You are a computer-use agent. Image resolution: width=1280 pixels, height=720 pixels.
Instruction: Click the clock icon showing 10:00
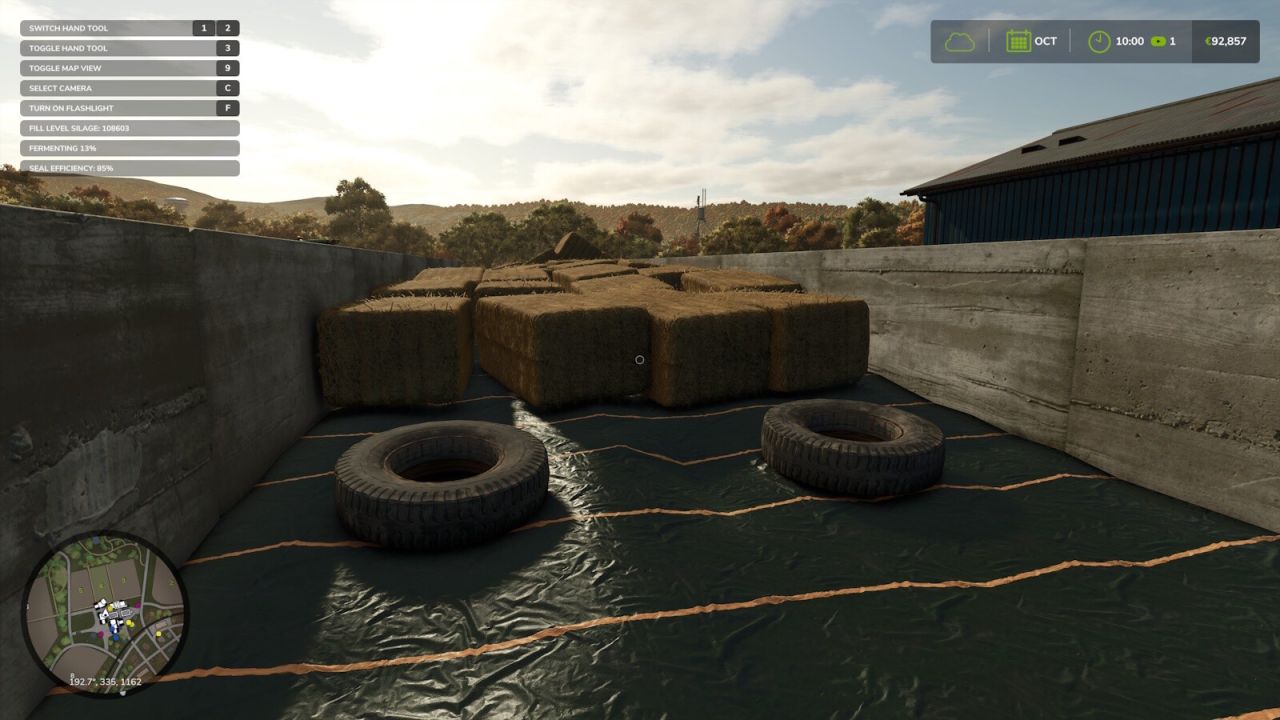[1098, 41]
